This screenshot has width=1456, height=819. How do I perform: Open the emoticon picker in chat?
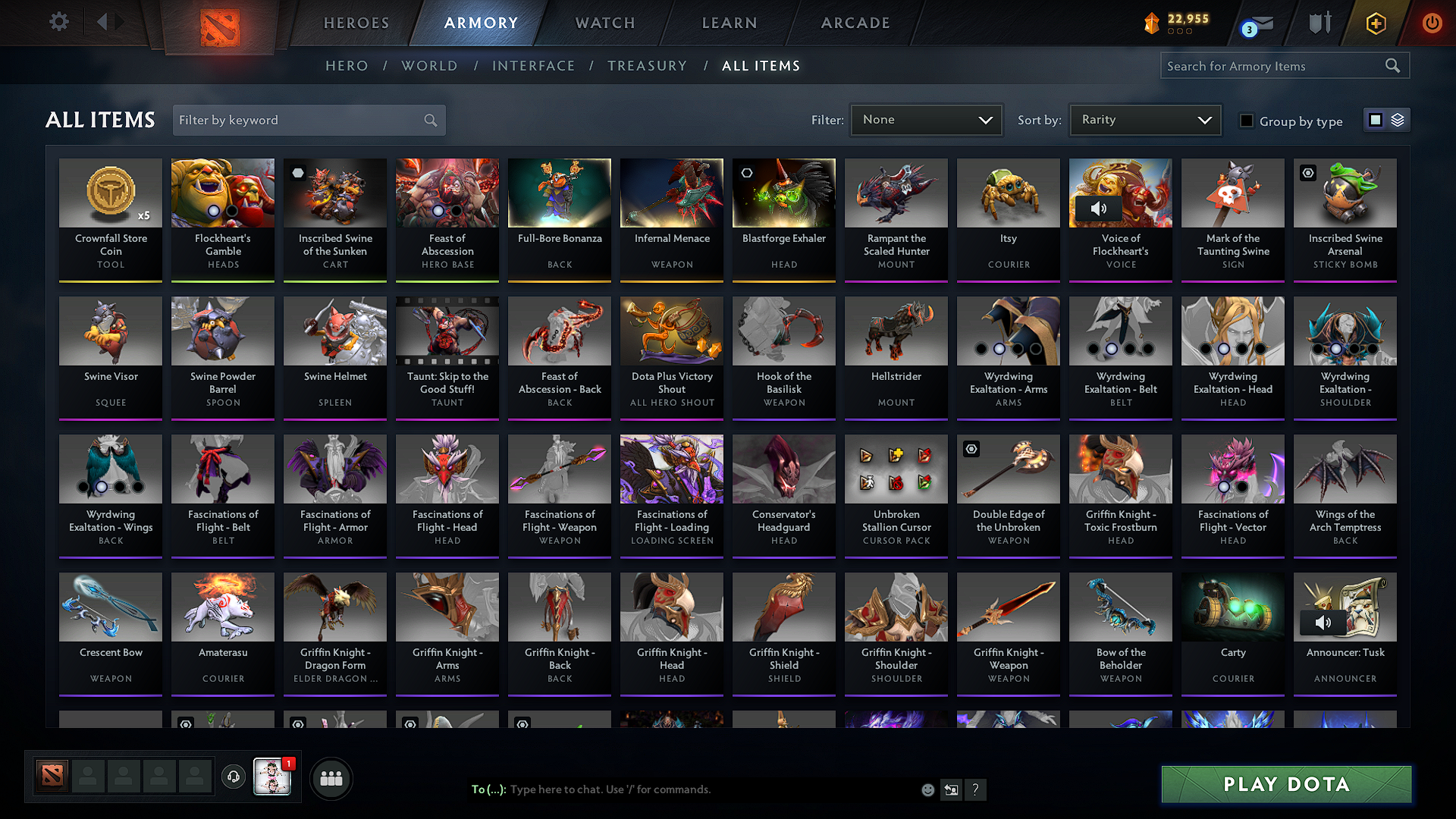[x=927, y=789]
